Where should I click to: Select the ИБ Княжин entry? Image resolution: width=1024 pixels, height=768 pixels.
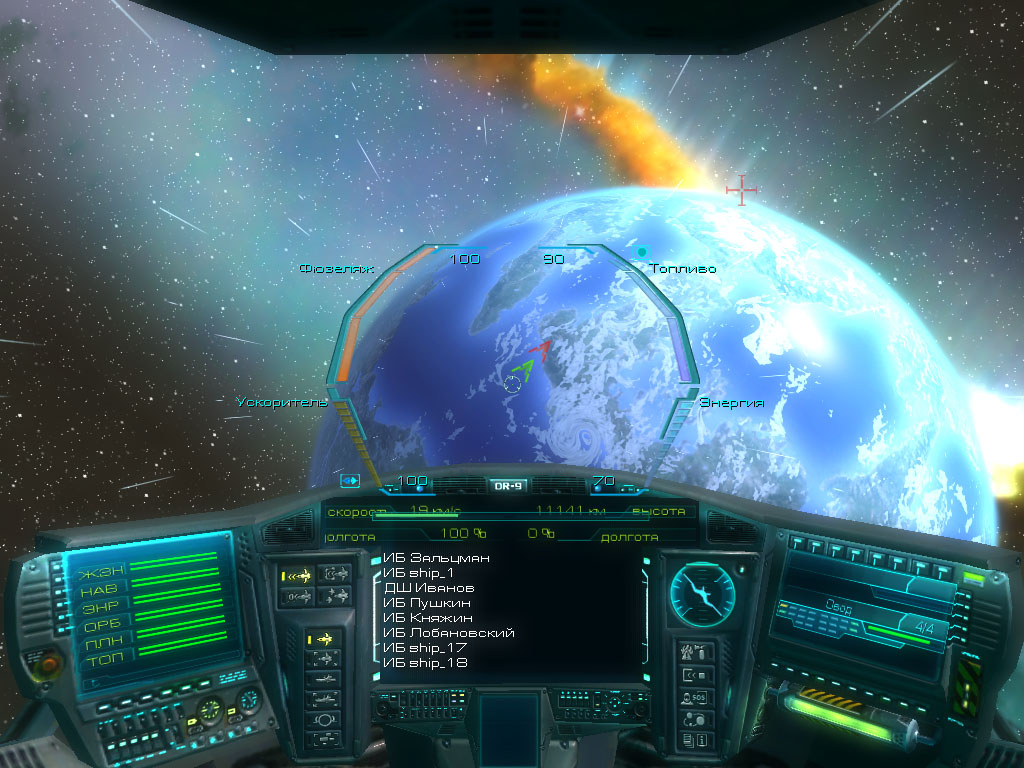pos(427,618)
